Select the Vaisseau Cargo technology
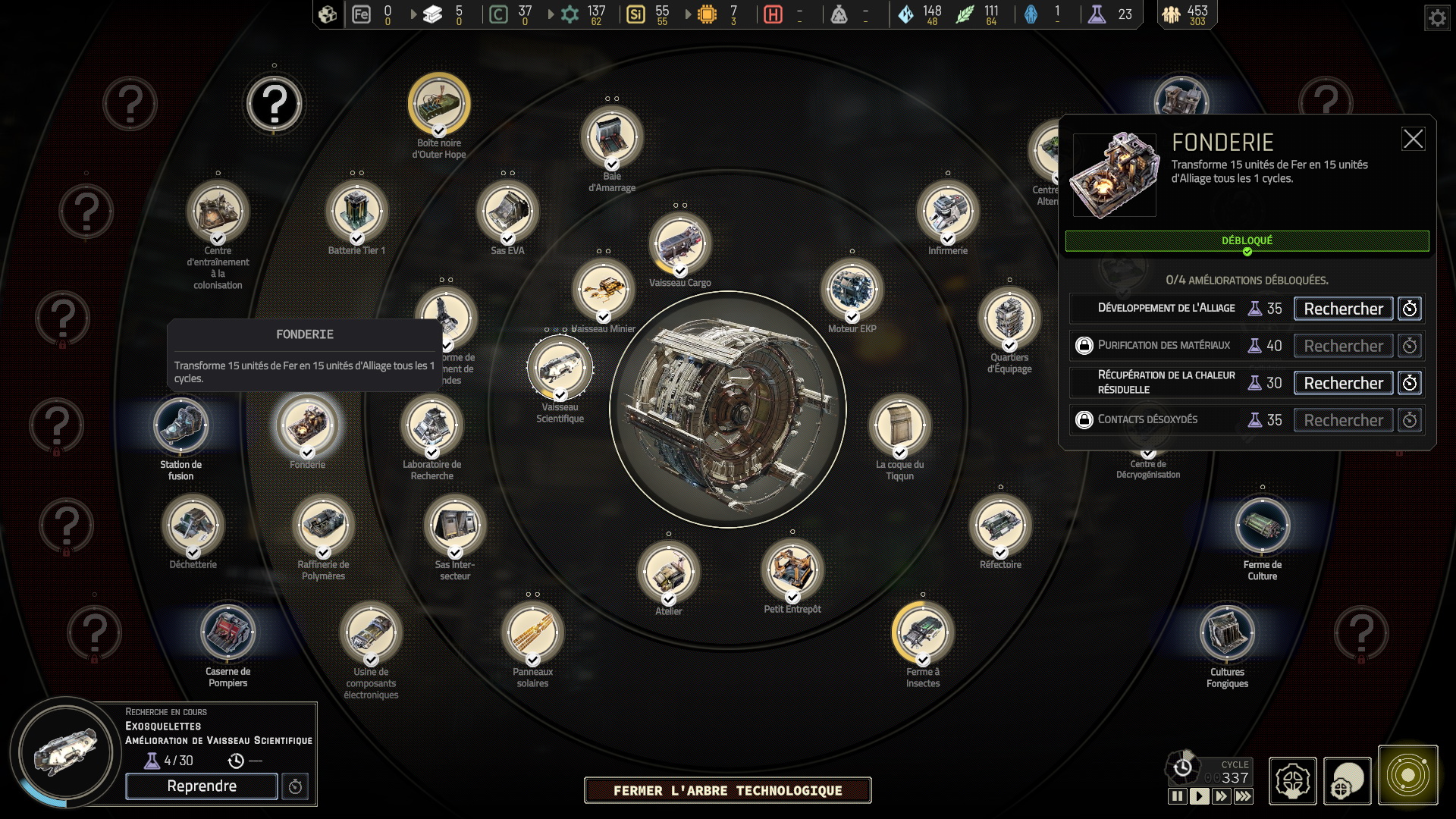 [679, 243]
